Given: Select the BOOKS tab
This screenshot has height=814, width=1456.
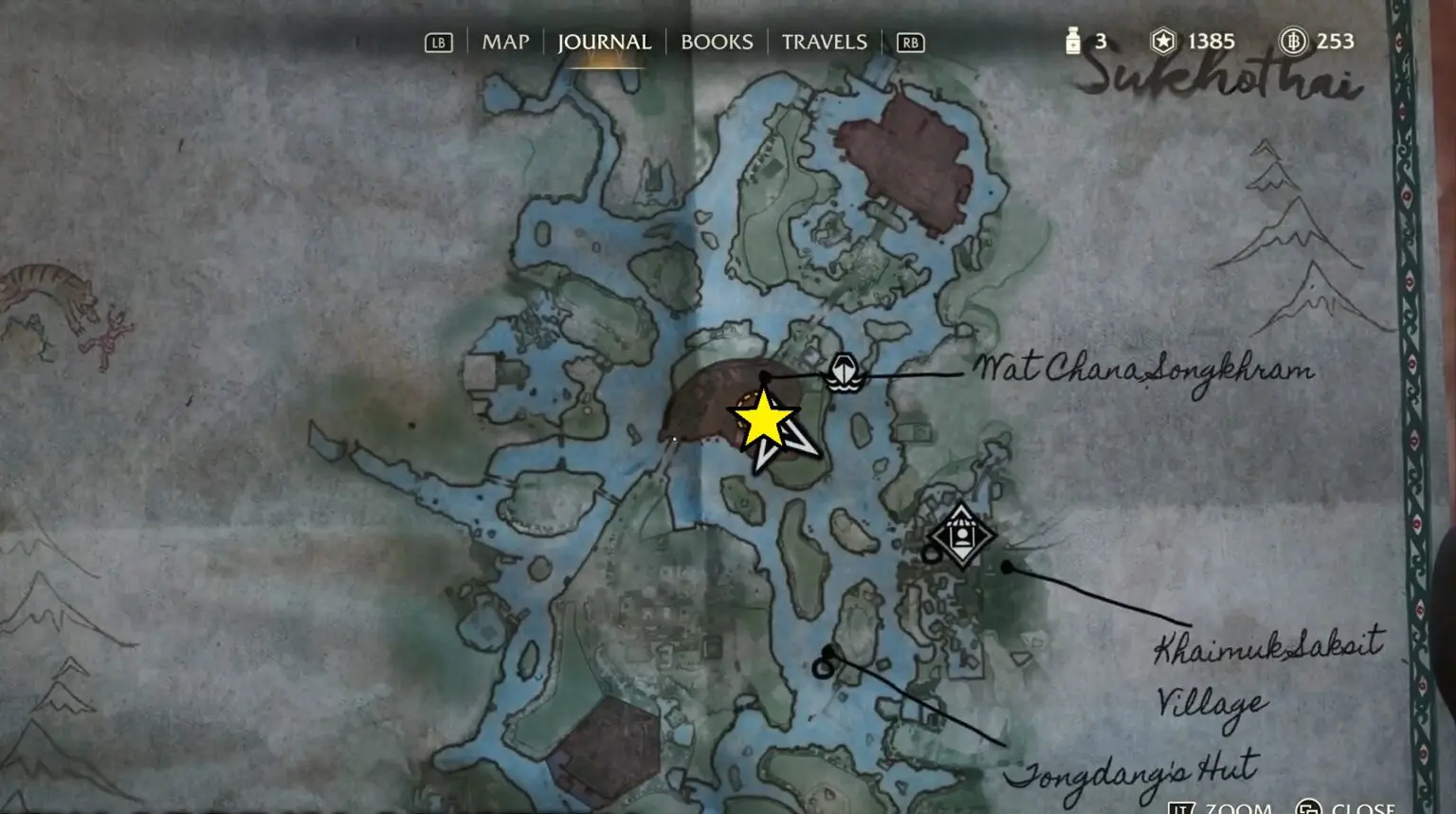Looking at the screenshot, I should point(717,42).
